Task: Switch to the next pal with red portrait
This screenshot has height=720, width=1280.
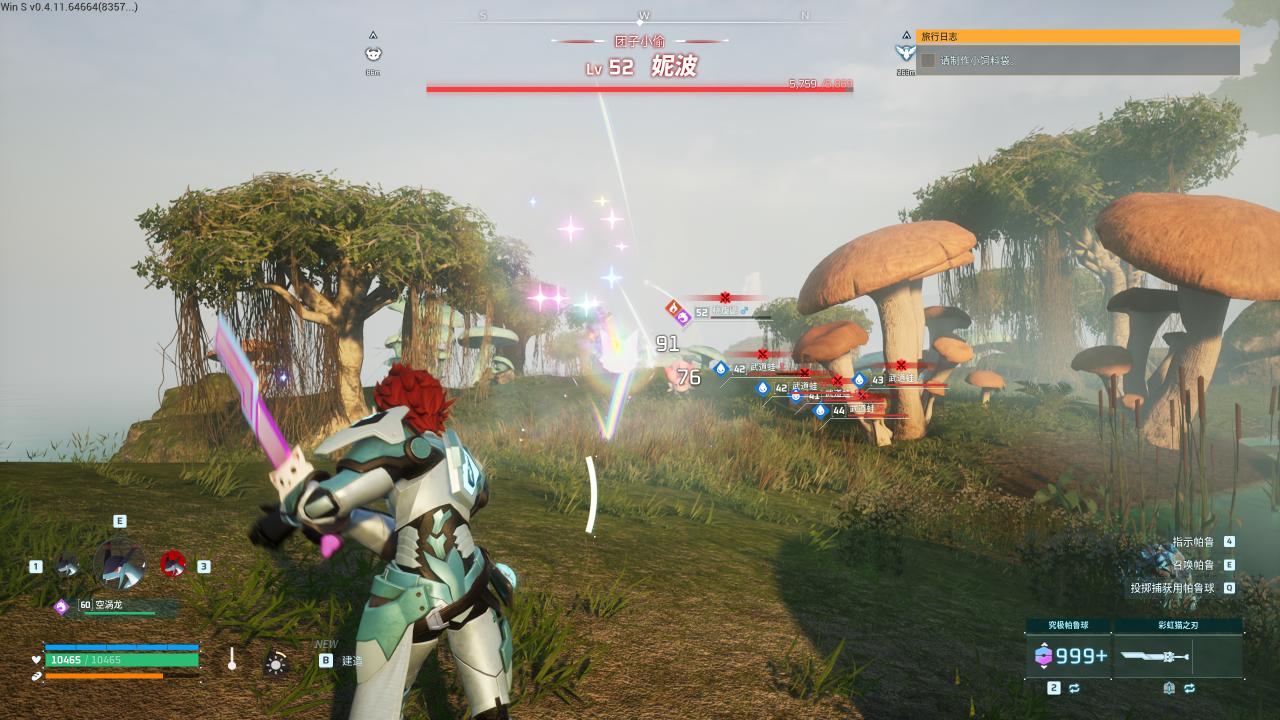Action: [x=173, y=564]
